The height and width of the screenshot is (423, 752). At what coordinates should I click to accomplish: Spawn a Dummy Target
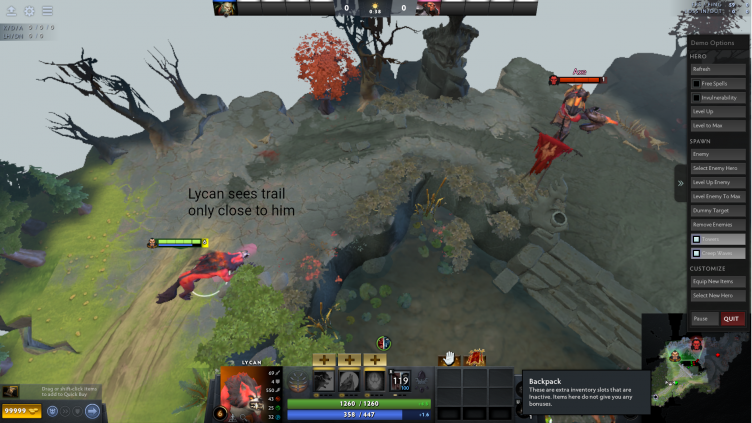pos(717,211)
